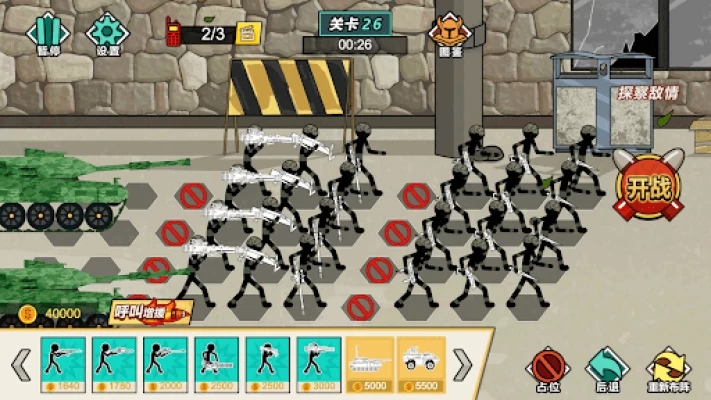Select the armored car card costing 5500
Viewport: 711px width, 400px height.
(422, 362)
